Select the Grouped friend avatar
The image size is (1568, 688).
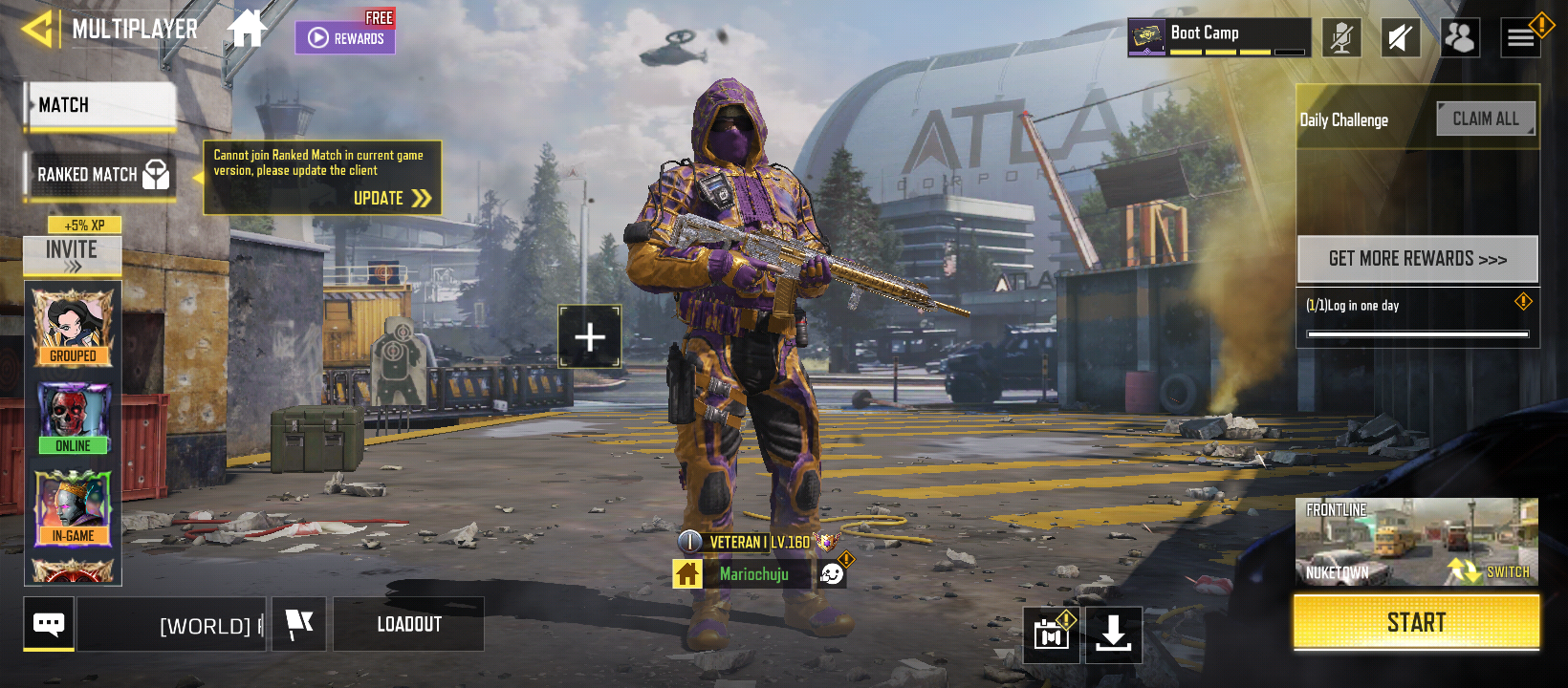tap(73, 327)
